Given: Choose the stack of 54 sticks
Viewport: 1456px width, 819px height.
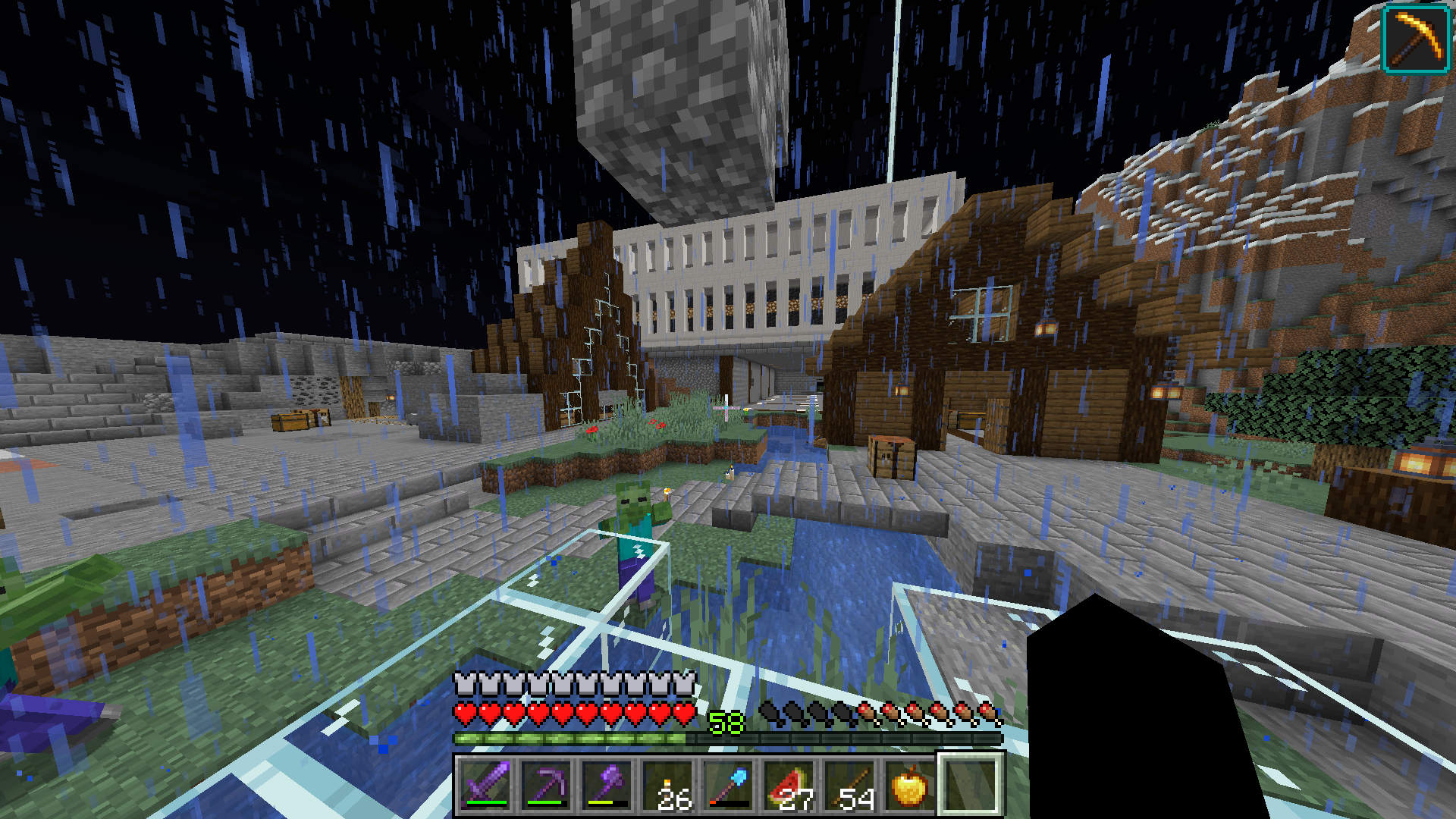Looking at the screenshot, I should click(x=850, y=785).
